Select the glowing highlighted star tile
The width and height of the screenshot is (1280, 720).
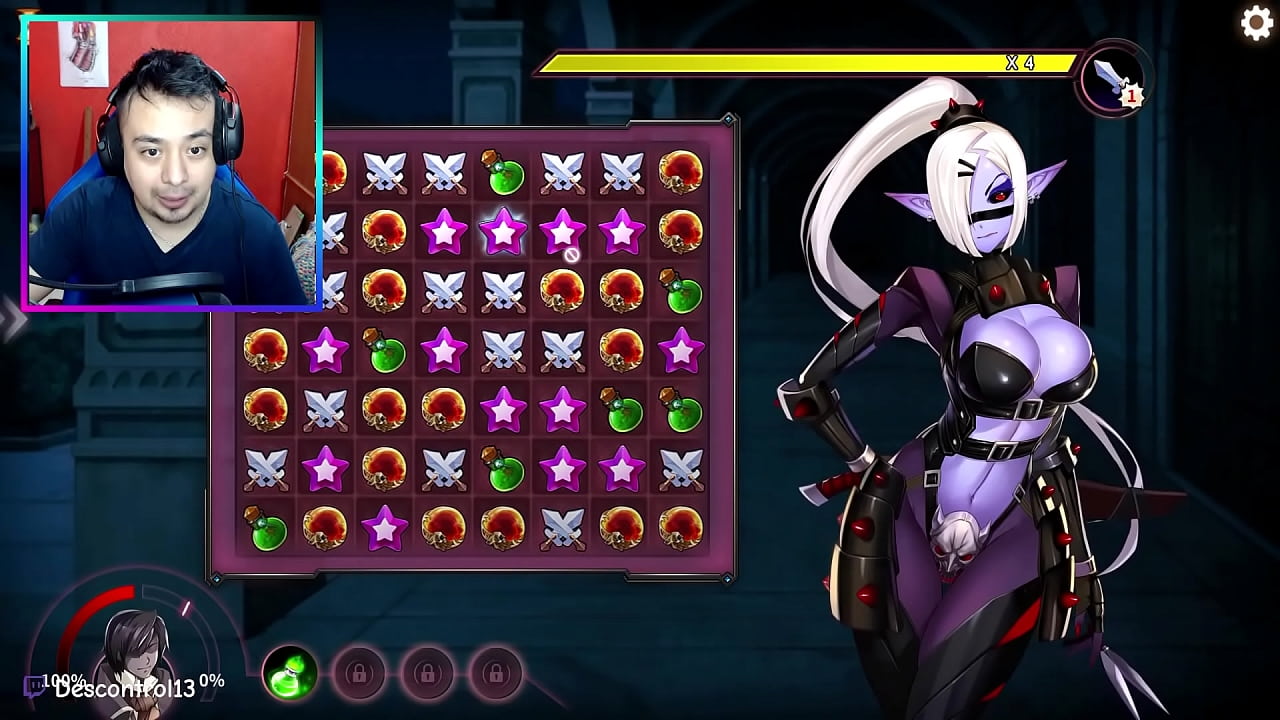click(x=503, y=231)
